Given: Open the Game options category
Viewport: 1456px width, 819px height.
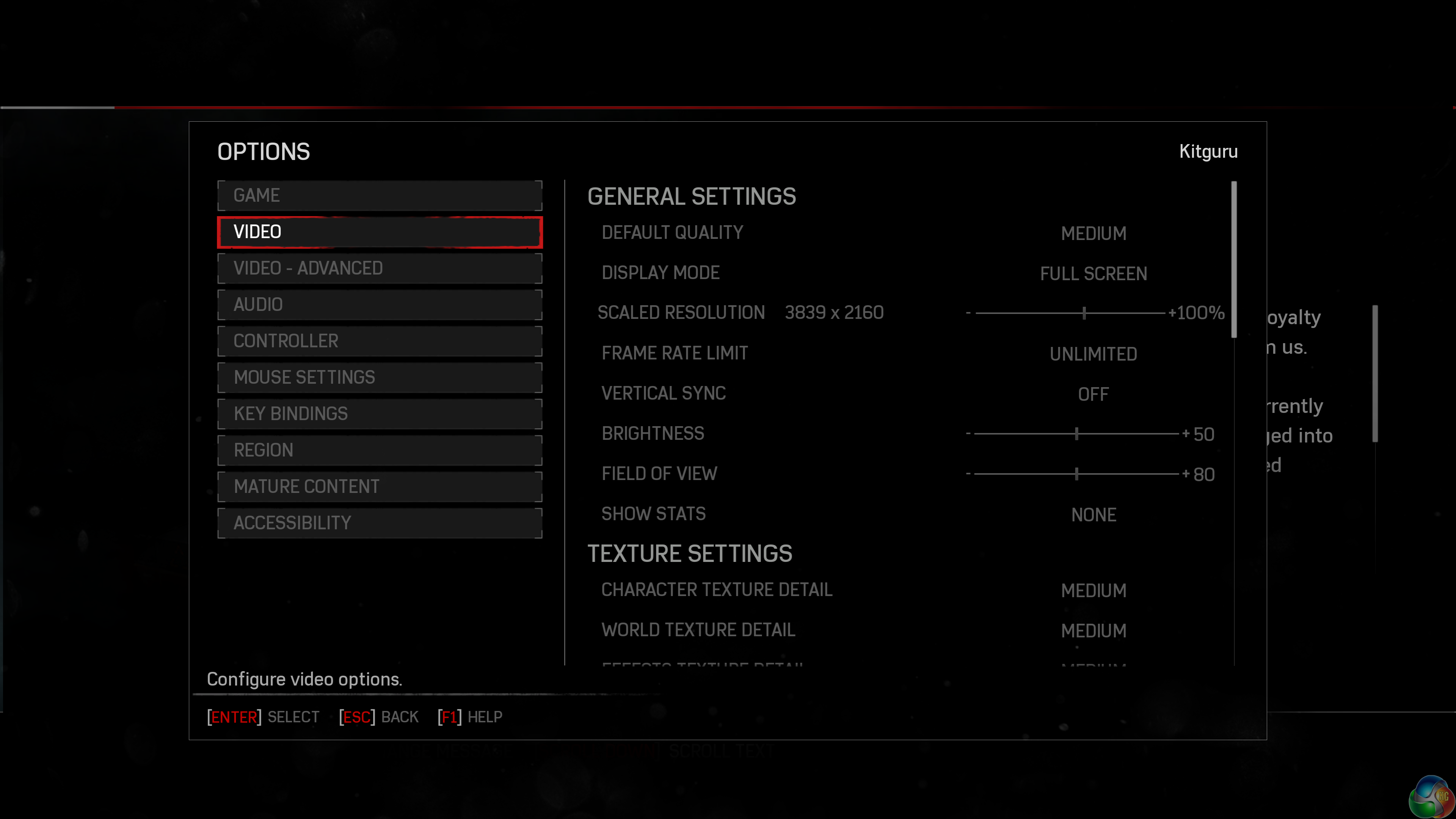Looking at the screenshot, I should pos(379,196).
